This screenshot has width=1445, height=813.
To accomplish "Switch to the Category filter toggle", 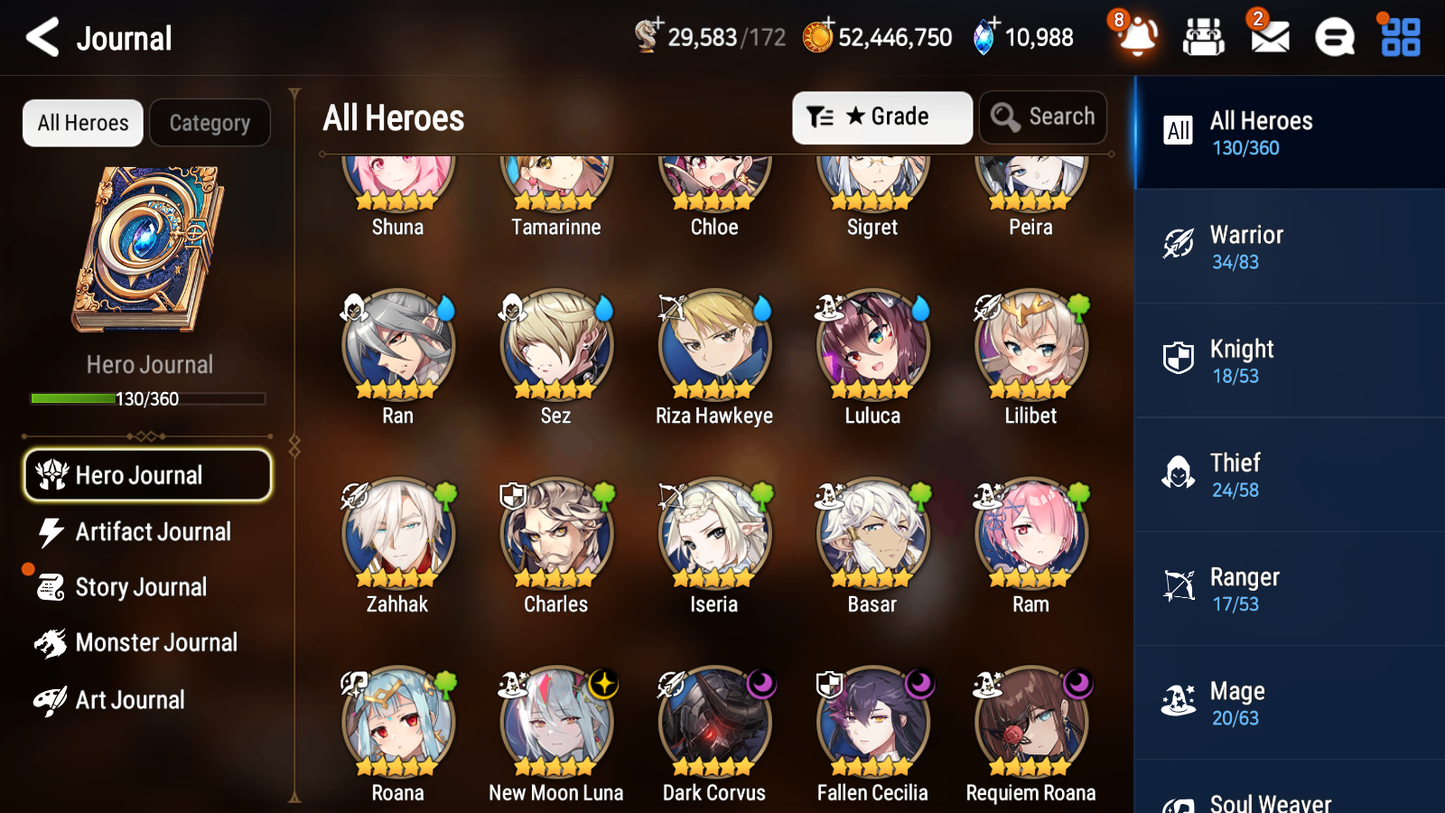I will (x=210, y=122).
